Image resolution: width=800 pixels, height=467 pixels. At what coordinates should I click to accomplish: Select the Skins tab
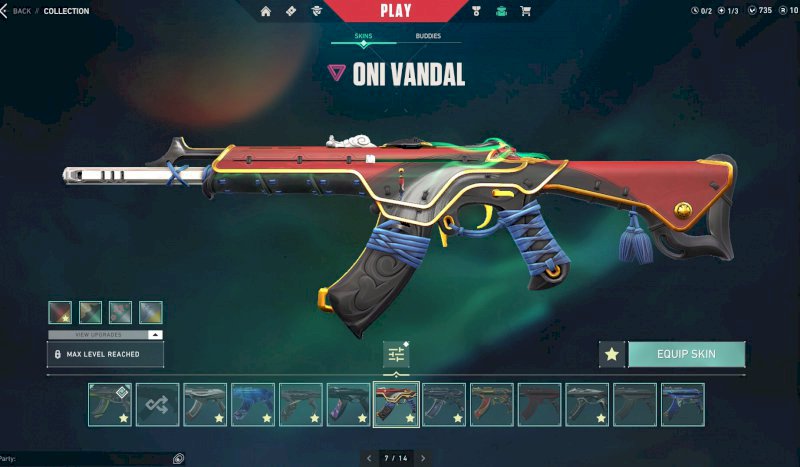coord(364,37)
